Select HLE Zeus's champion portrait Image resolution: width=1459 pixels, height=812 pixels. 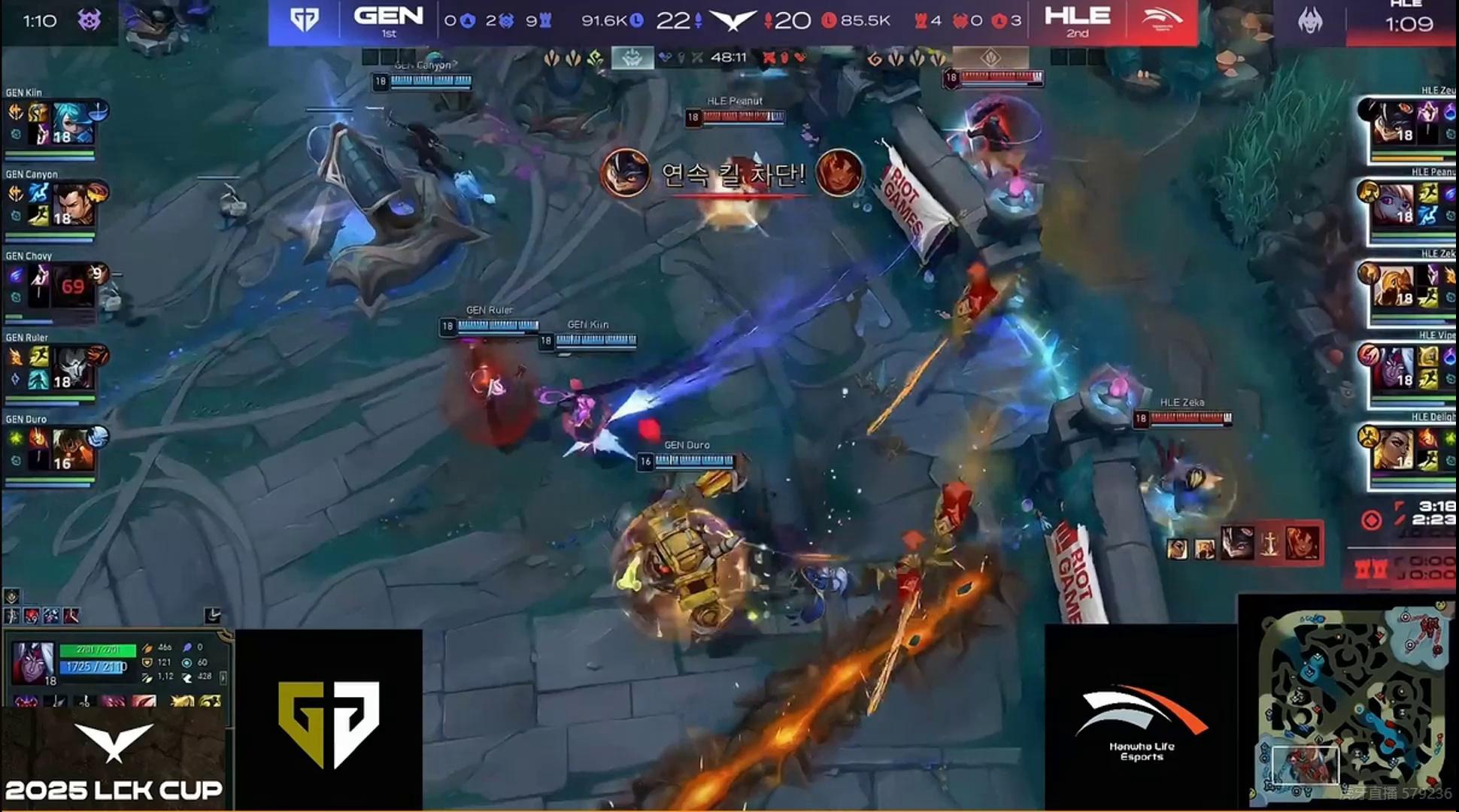[x=1393, y=123]
